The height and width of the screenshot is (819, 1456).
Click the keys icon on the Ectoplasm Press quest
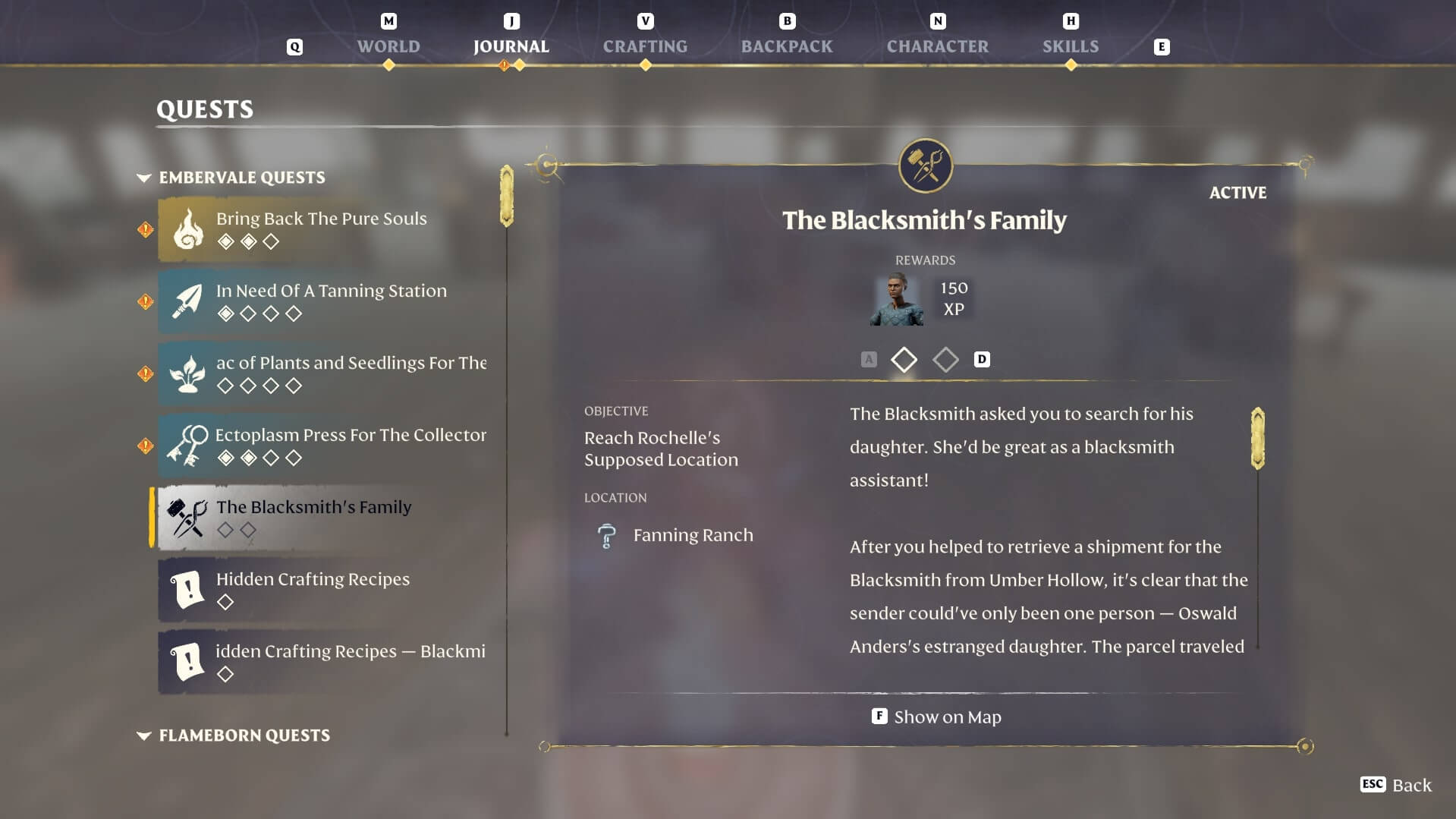(187, 445)
